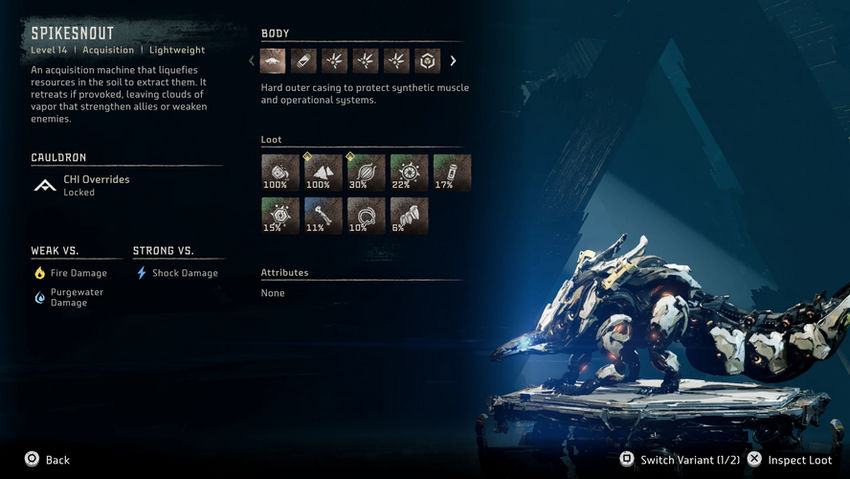Select the hexagon cube component tab
The width and height of the screenshot is (850, 479).
pos(426,61)
